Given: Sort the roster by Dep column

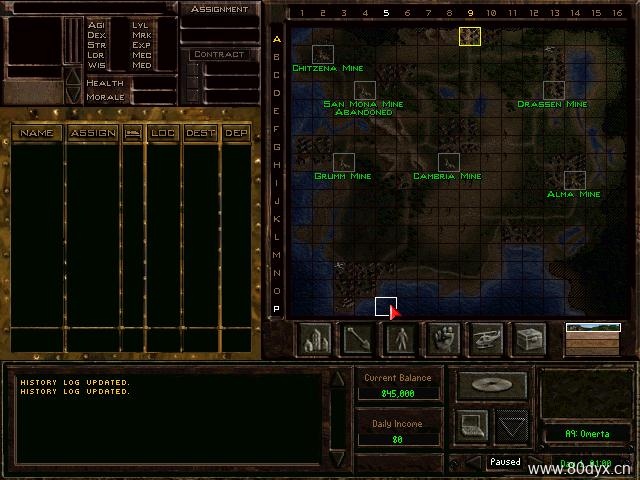Looking at the screenshot, I should point(236,133).
